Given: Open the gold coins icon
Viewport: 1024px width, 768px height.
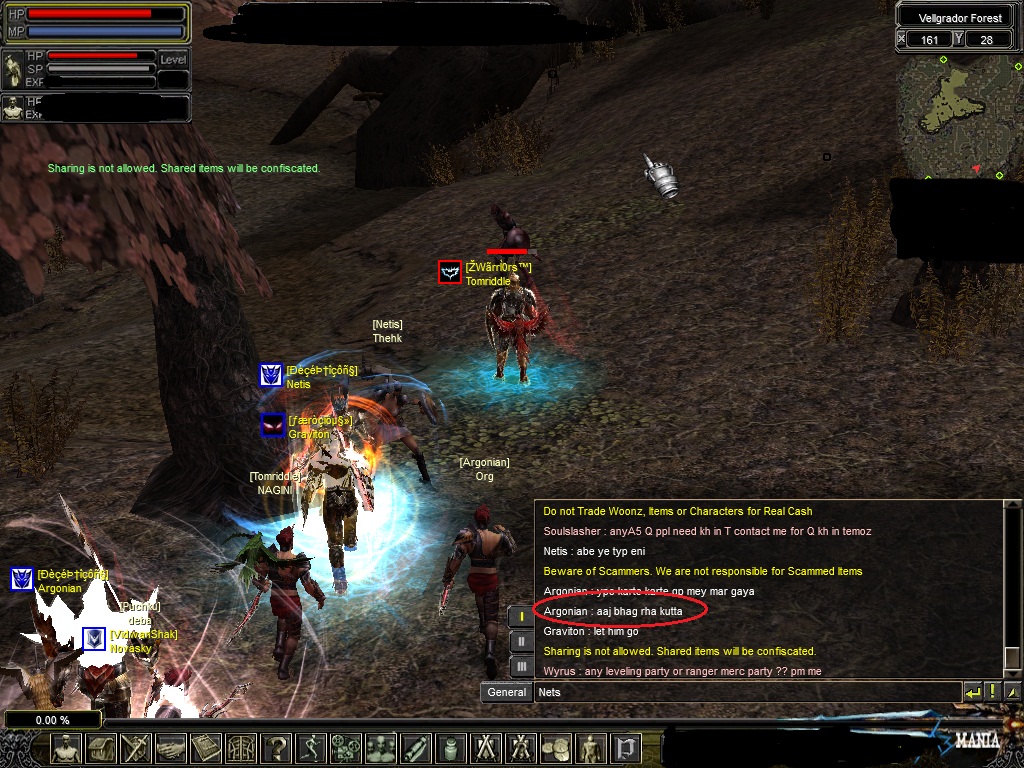Looking at the screenshot, I should (x=555, y=748).
